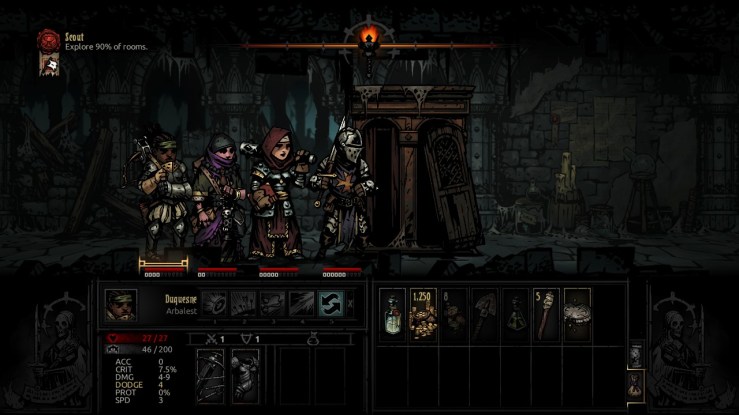
Task: Use the holy water bottle item
Action: [x=394, y=315]
